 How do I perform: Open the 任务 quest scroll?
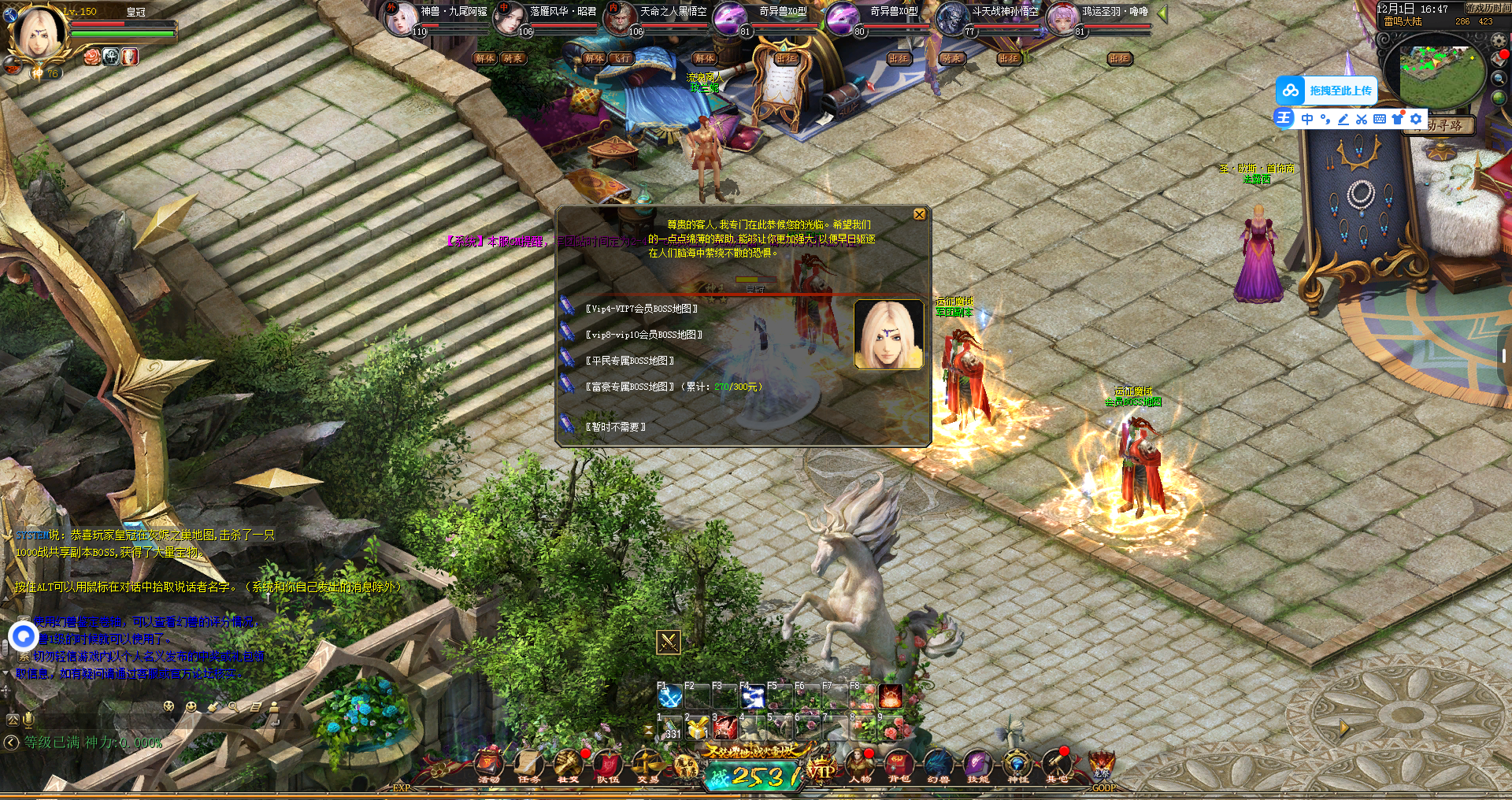pos(529,765)
